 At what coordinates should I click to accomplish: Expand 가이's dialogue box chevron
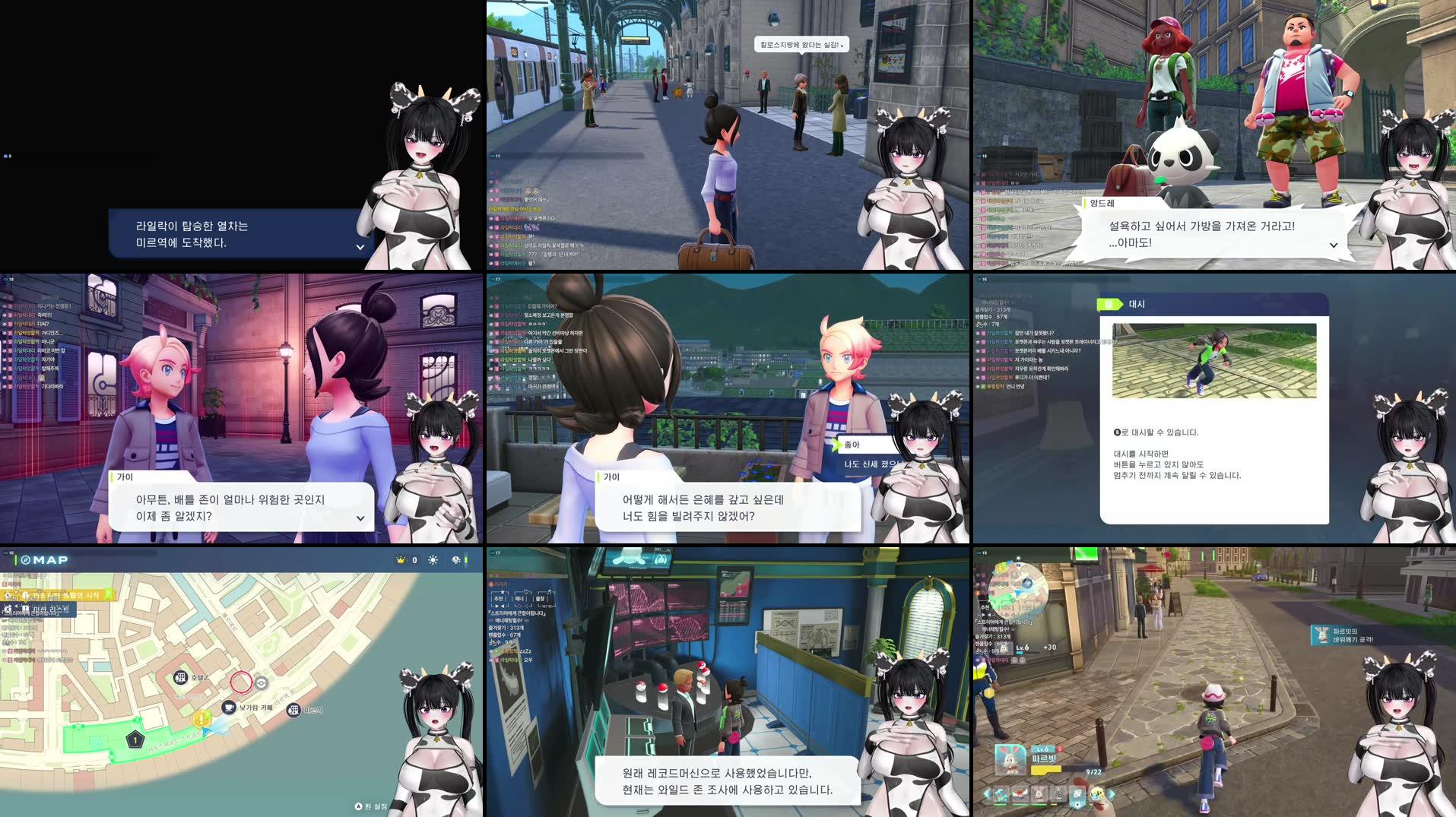(x=360, y=518)
